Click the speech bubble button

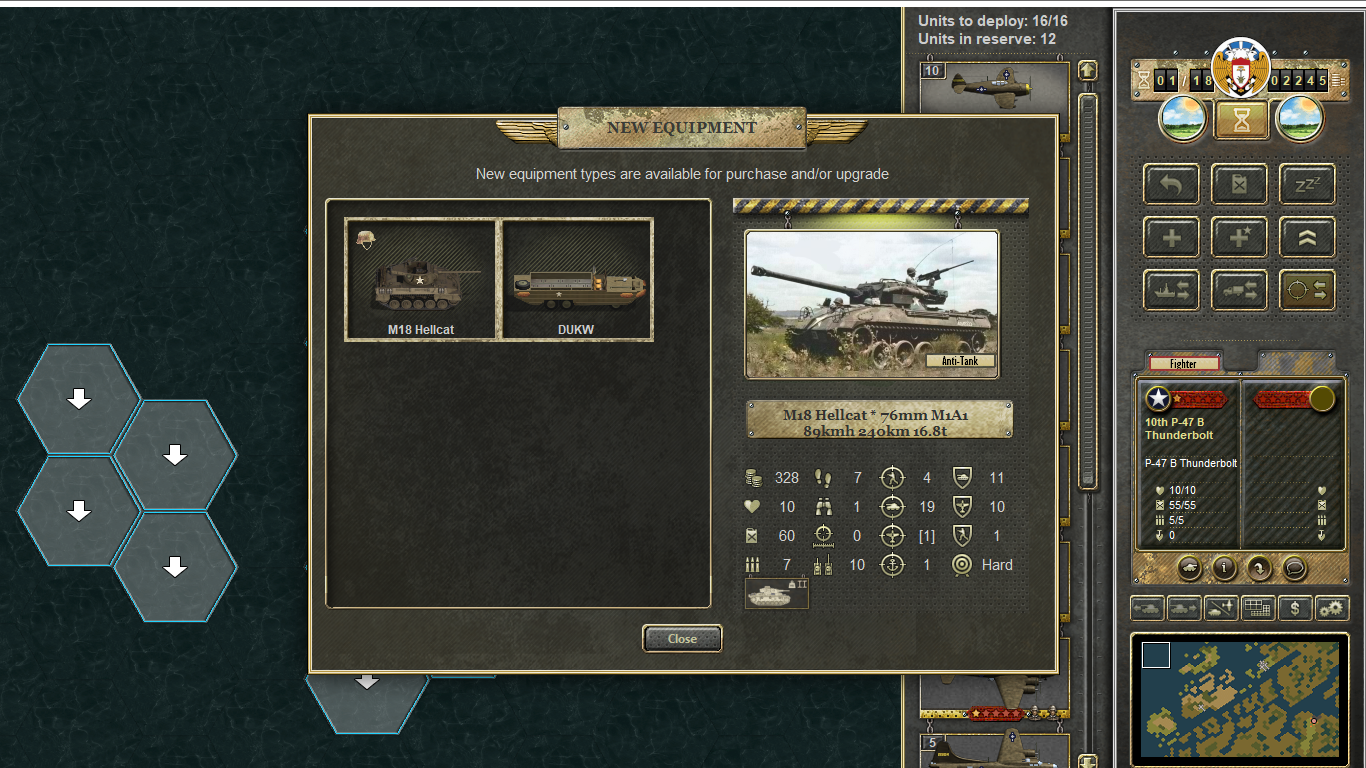(x=1294, y=568)
